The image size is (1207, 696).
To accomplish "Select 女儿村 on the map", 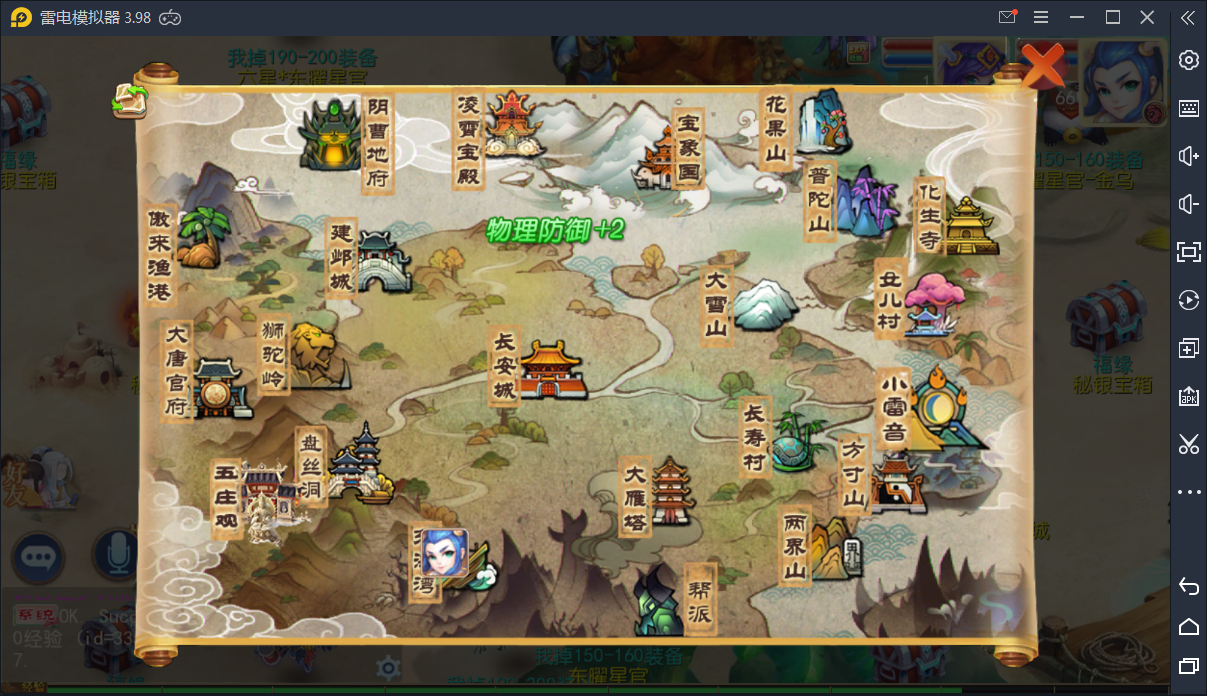I will pos(932,302).
